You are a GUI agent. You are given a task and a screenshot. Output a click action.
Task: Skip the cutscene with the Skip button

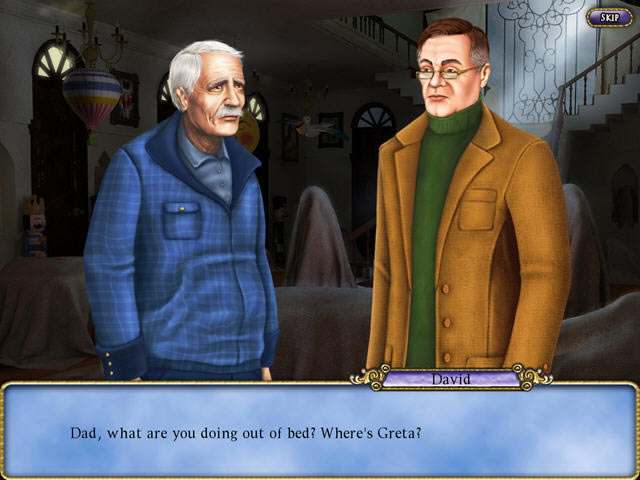pyautogui.click(x=607, y=17)
